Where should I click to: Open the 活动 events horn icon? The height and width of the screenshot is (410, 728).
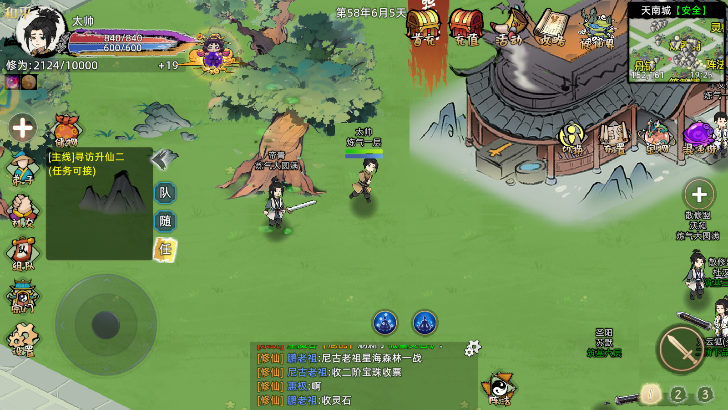(x=509, y=24)
